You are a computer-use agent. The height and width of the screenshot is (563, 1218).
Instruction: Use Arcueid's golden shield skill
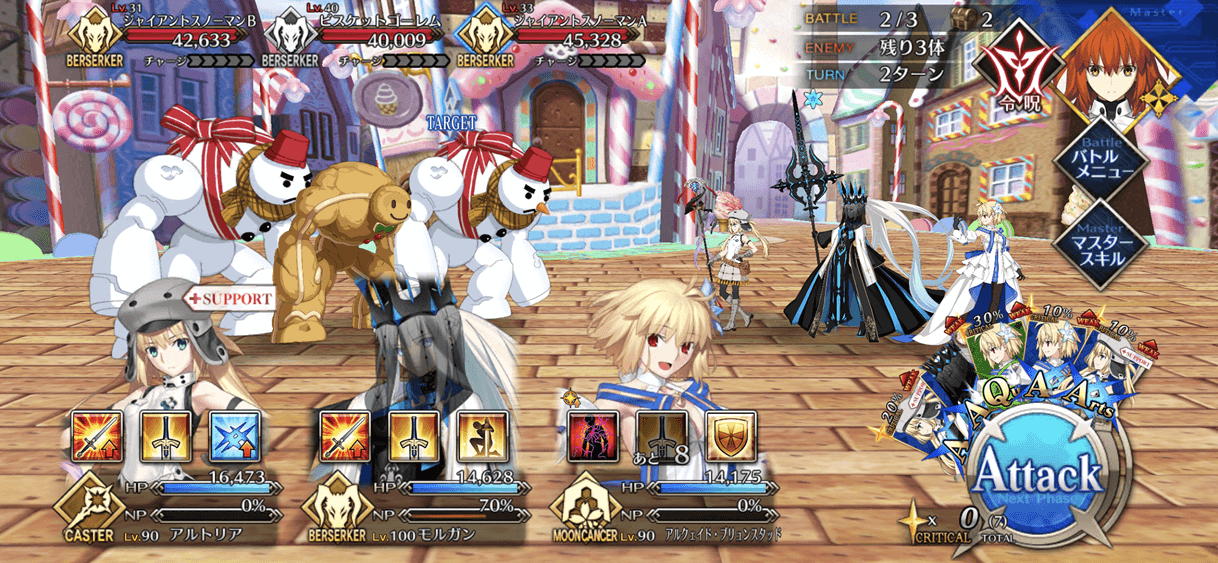[x=729, y=435]
